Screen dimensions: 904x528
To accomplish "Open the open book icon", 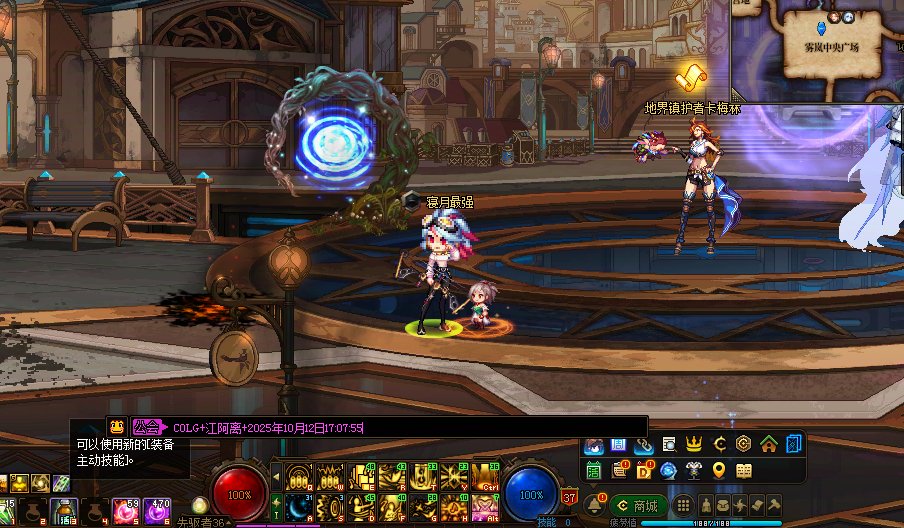I will [743, 470].
